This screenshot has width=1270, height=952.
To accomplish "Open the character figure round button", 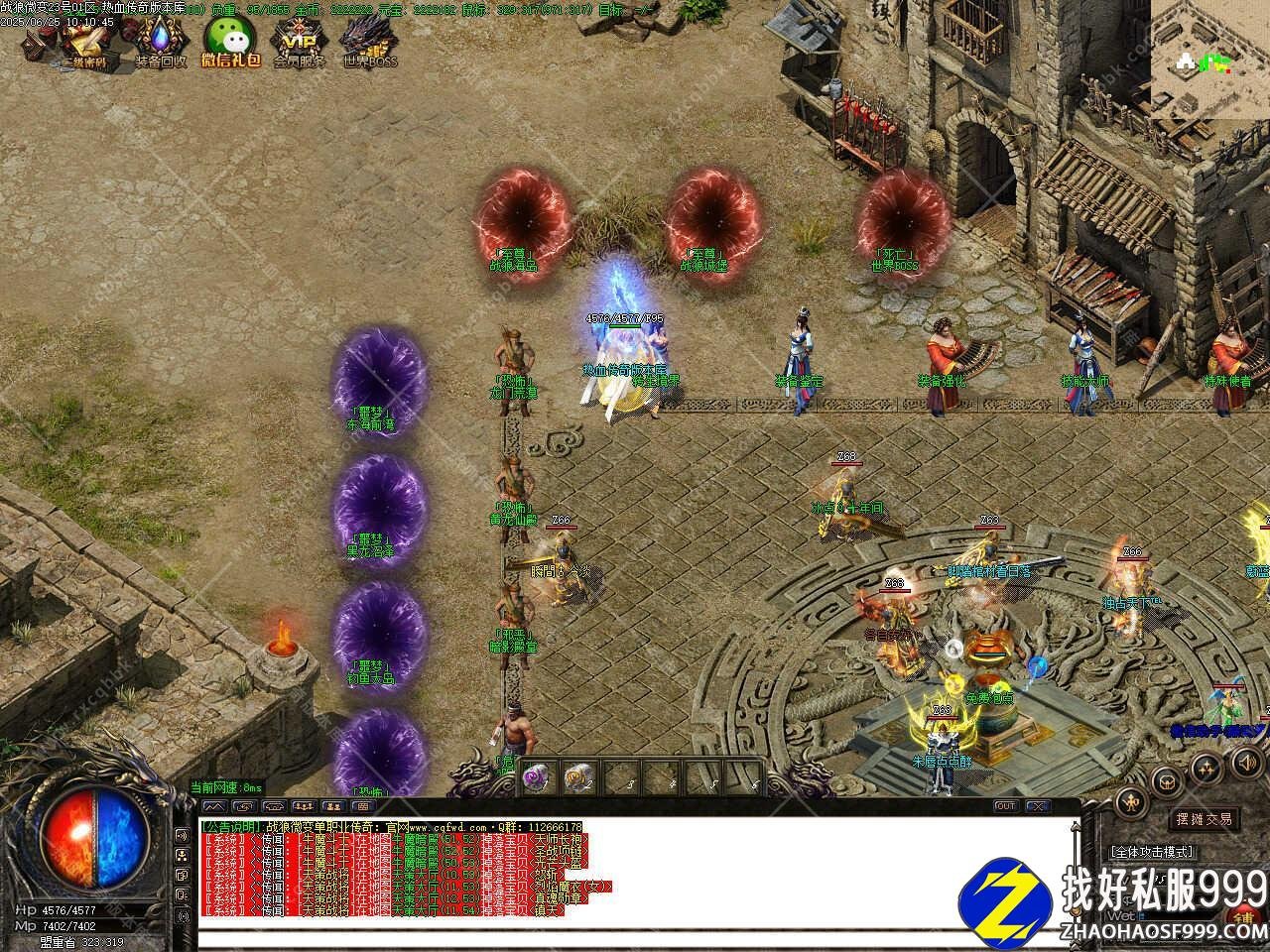I will click(1131, 802).
